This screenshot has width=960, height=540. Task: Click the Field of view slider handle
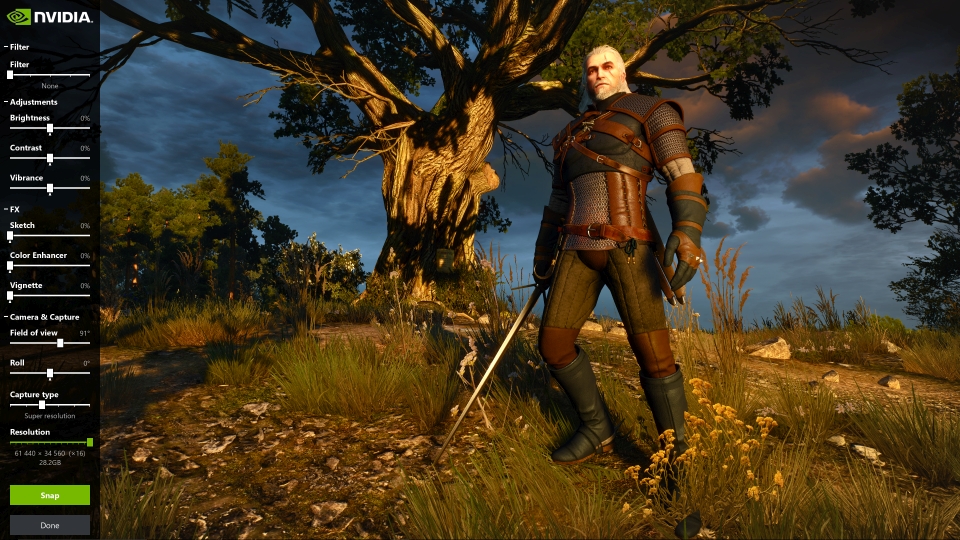pyautogui.click(x=60, y=343)
